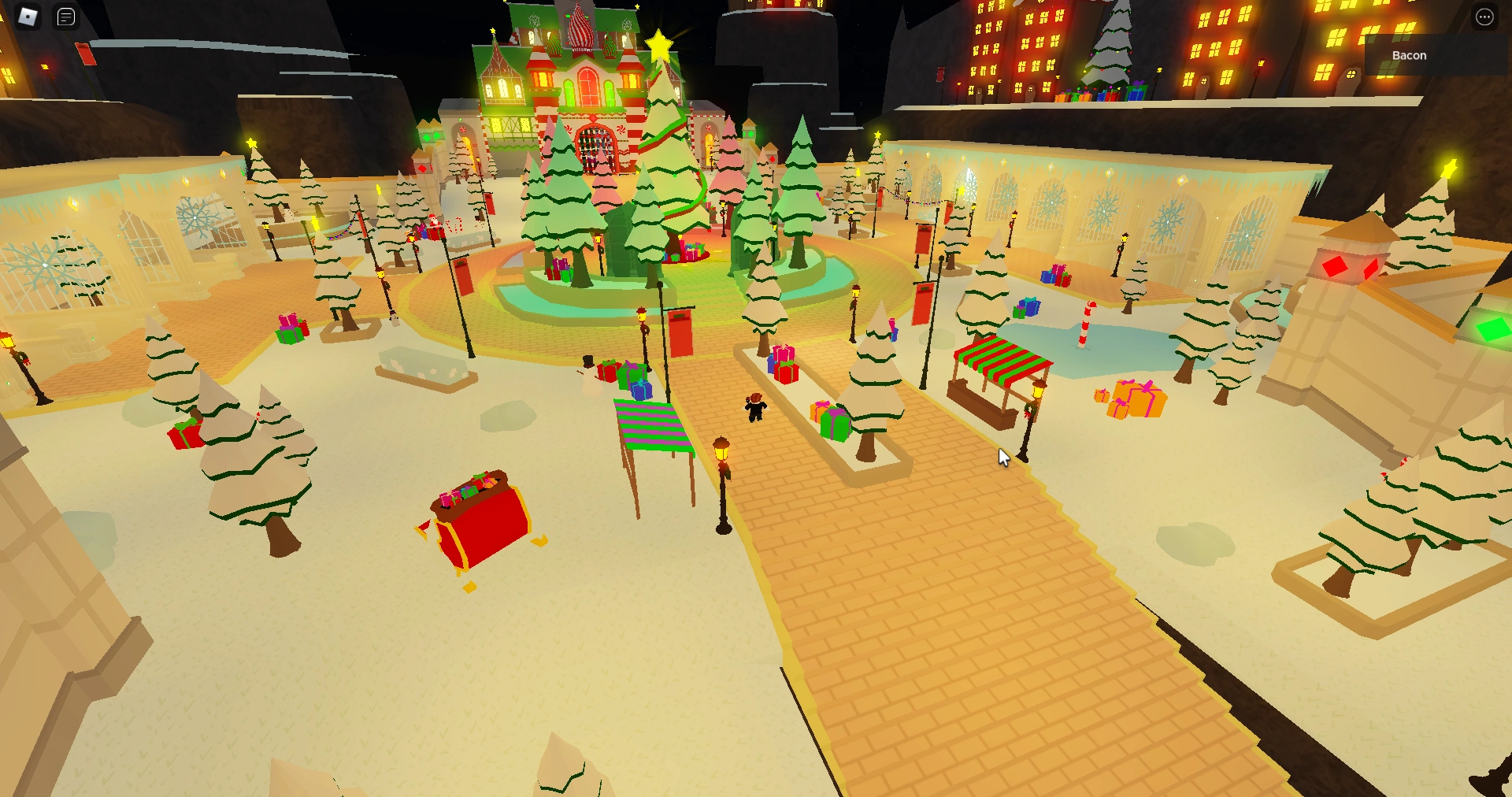1512x797 pixels.
Task: Select the Bacon player on the leaderboard
Action: click(x=1408, y=55)
